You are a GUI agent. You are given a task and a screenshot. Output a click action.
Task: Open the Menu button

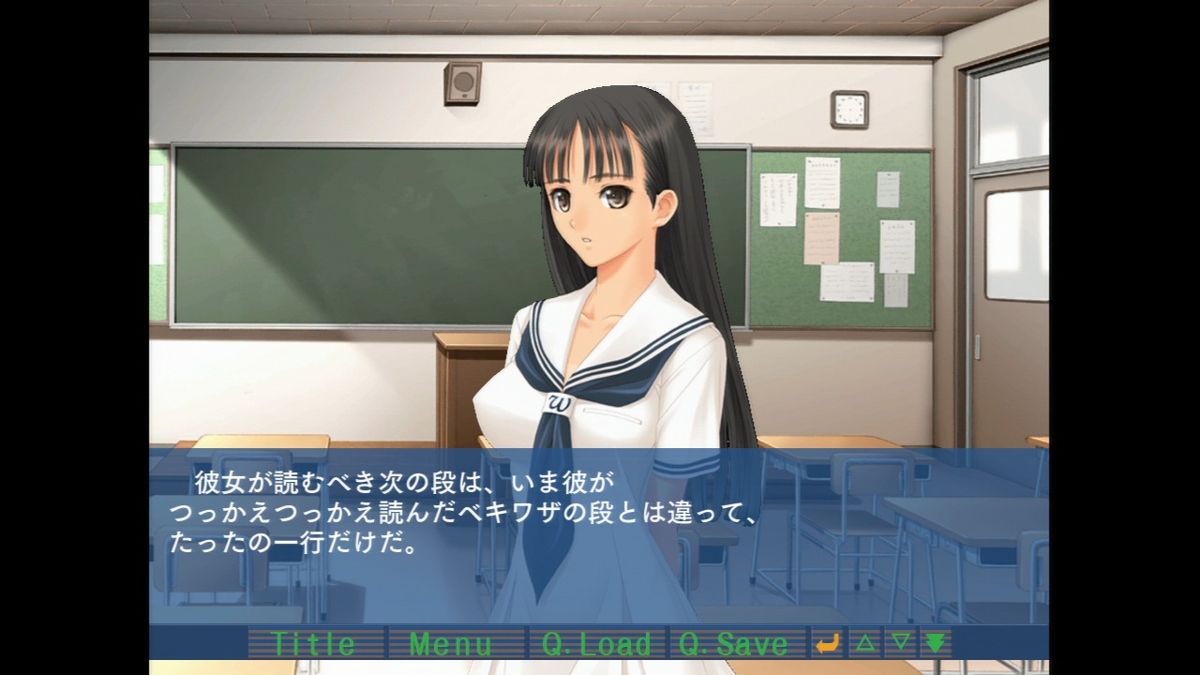click(452, 643)
